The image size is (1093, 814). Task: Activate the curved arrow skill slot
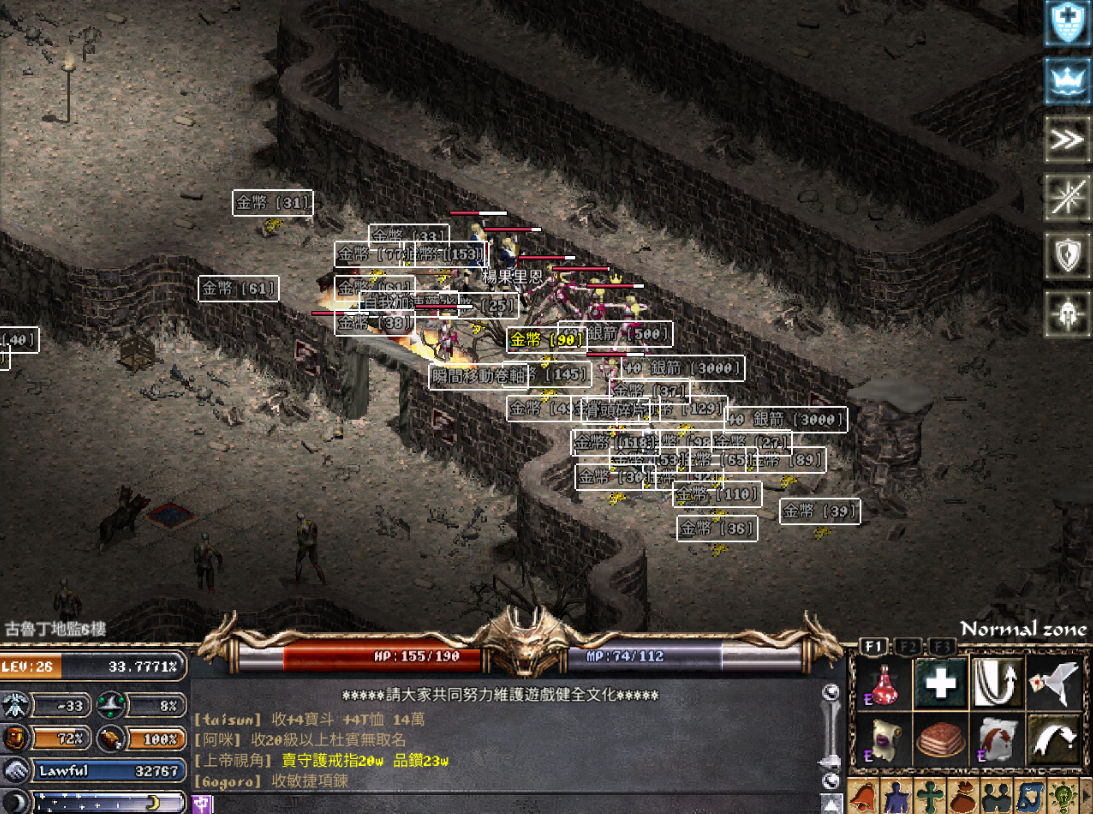click(x=1054, y=739)
